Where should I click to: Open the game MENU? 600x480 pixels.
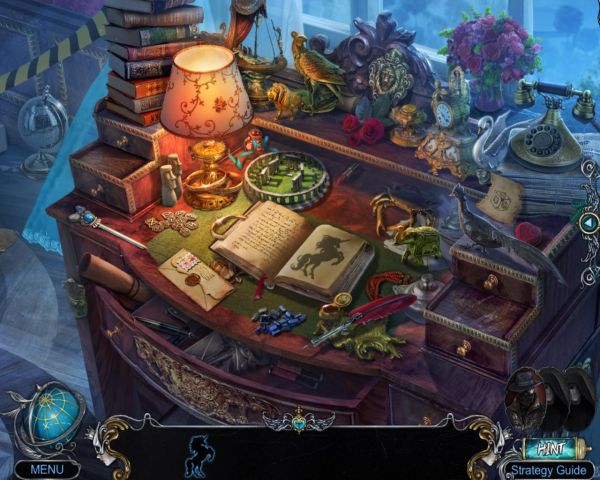46,468
